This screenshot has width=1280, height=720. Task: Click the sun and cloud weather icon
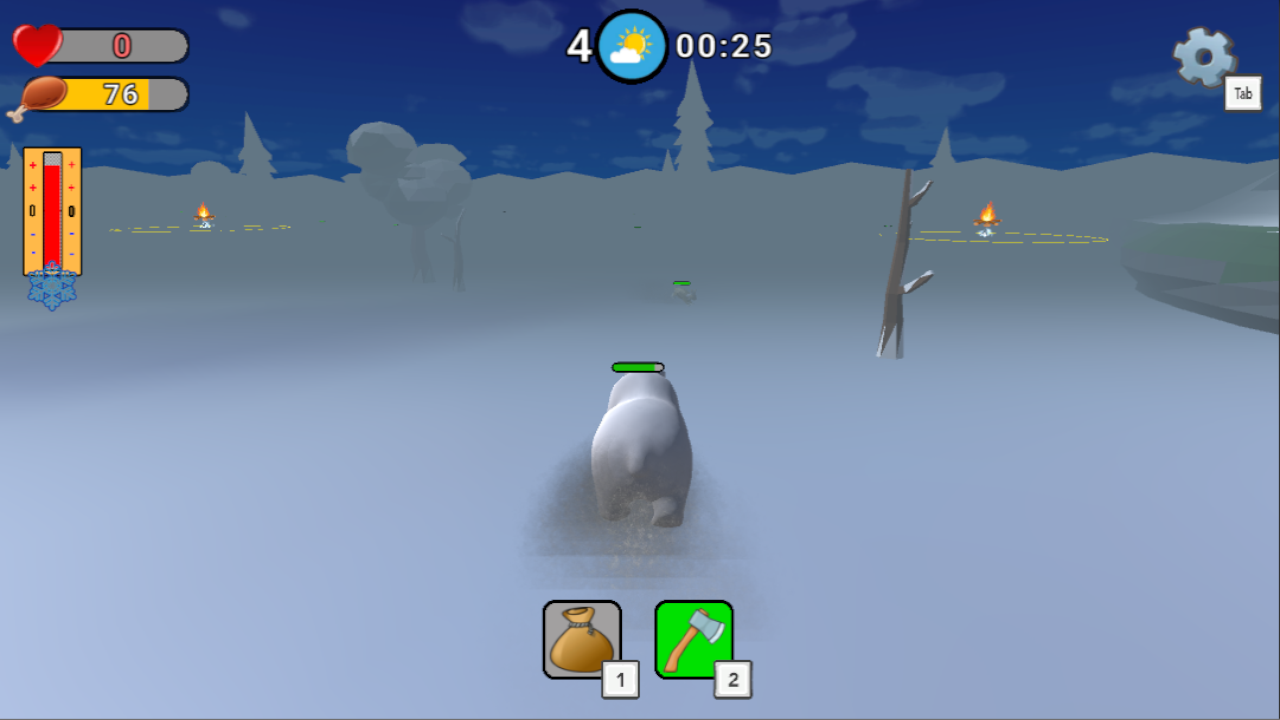(630, 44)
